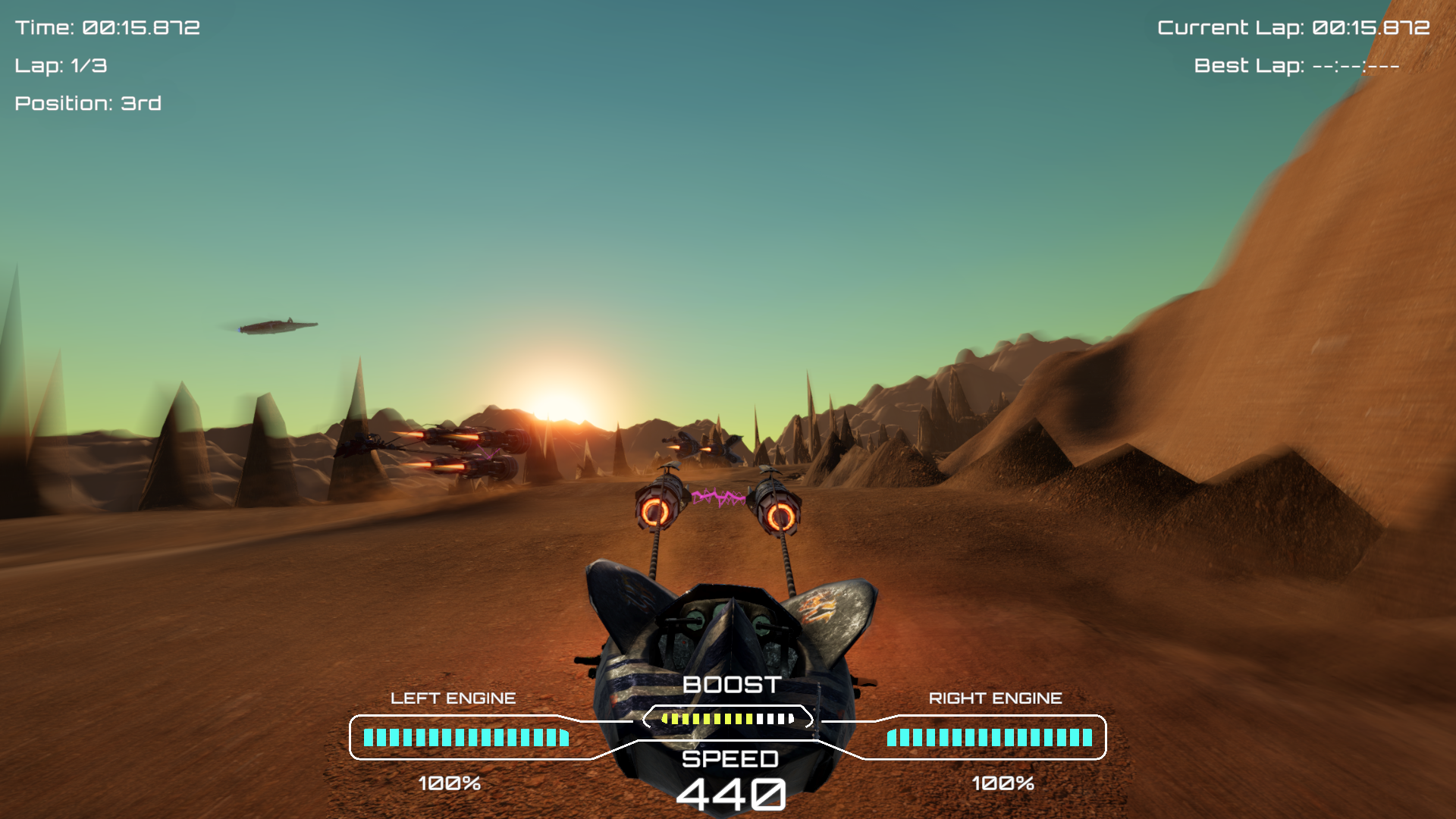The width and height of the screenshot is (1456, 819).
Task: Toggle the BOOST indicator
Action: (730, 684)
